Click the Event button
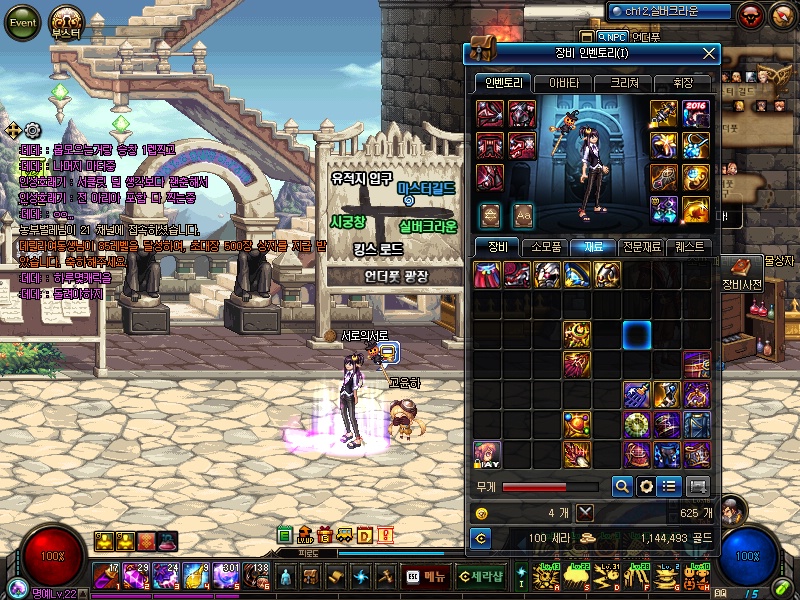 (21, 22)
